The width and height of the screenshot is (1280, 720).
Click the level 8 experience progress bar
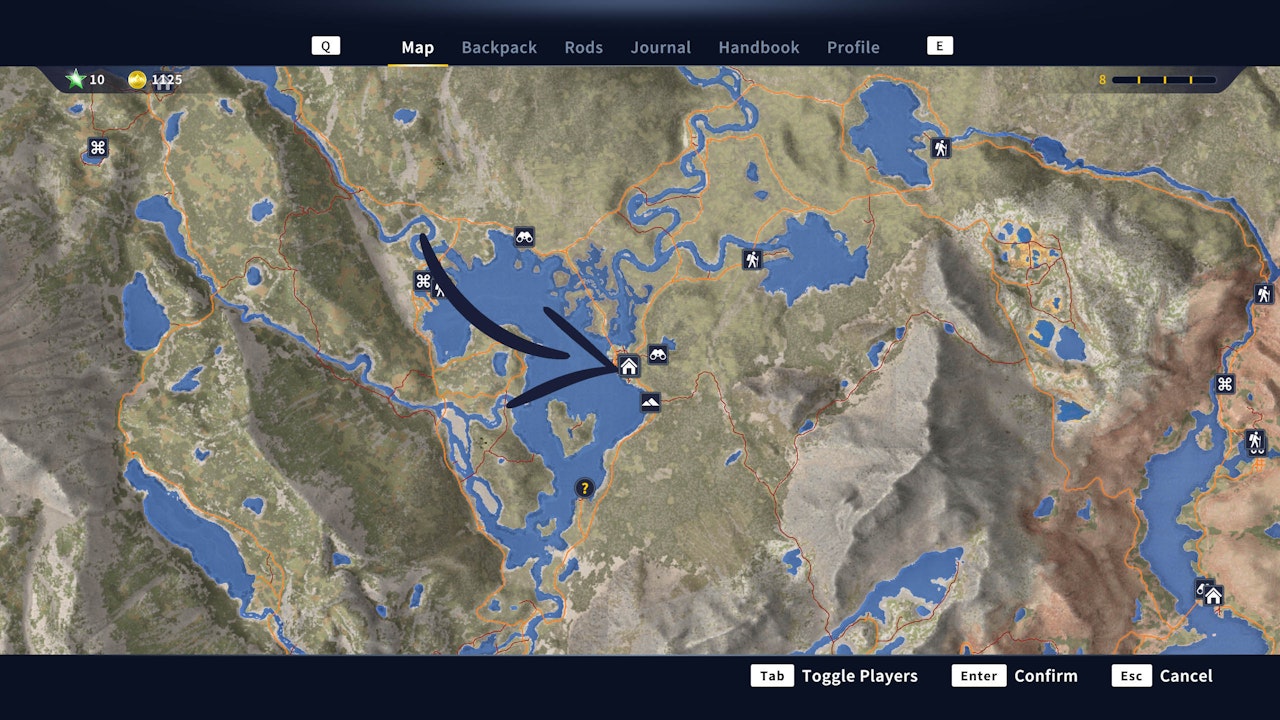tap(1165, 80)
